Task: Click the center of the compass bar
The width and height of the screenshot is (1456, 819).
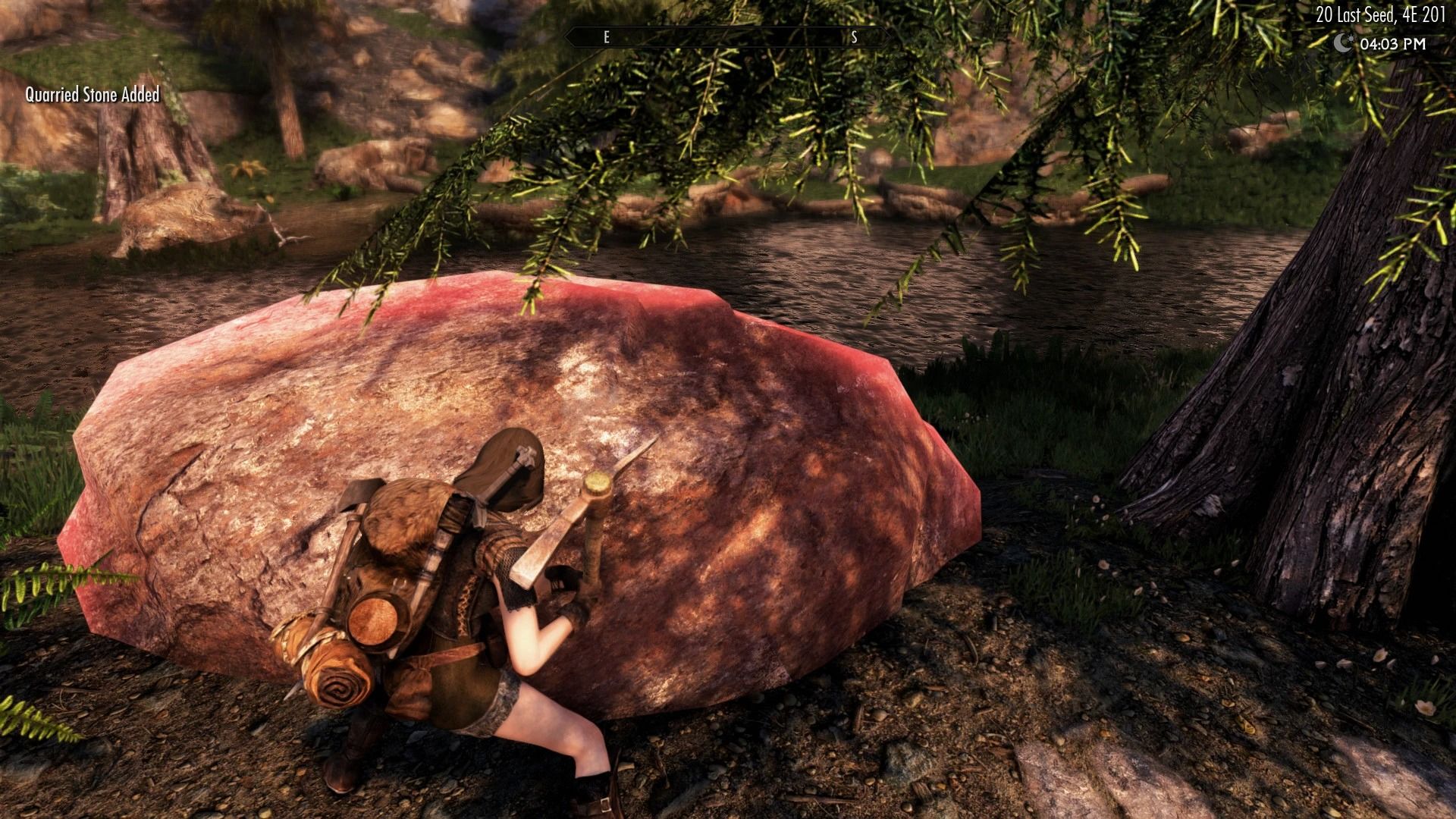Action: point(728,36)
